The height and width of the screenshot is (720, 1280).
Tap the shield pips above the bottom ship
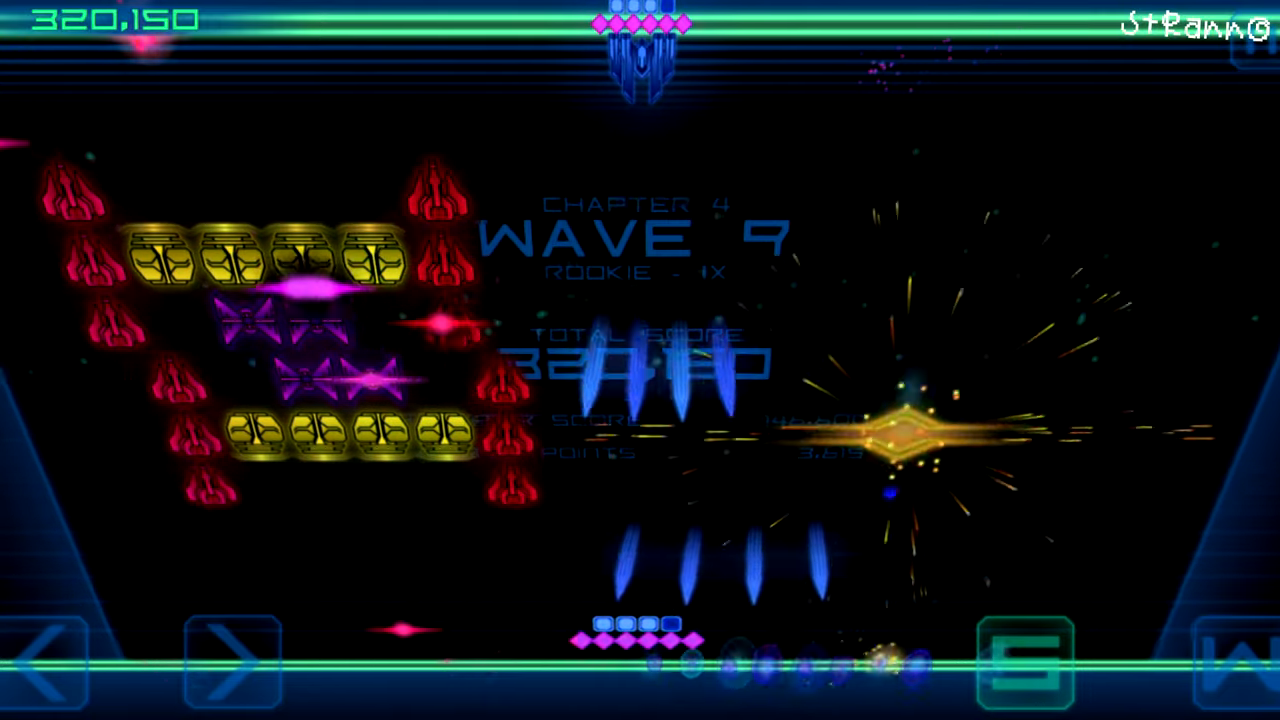pyautogui.click(x=637, y=623)
